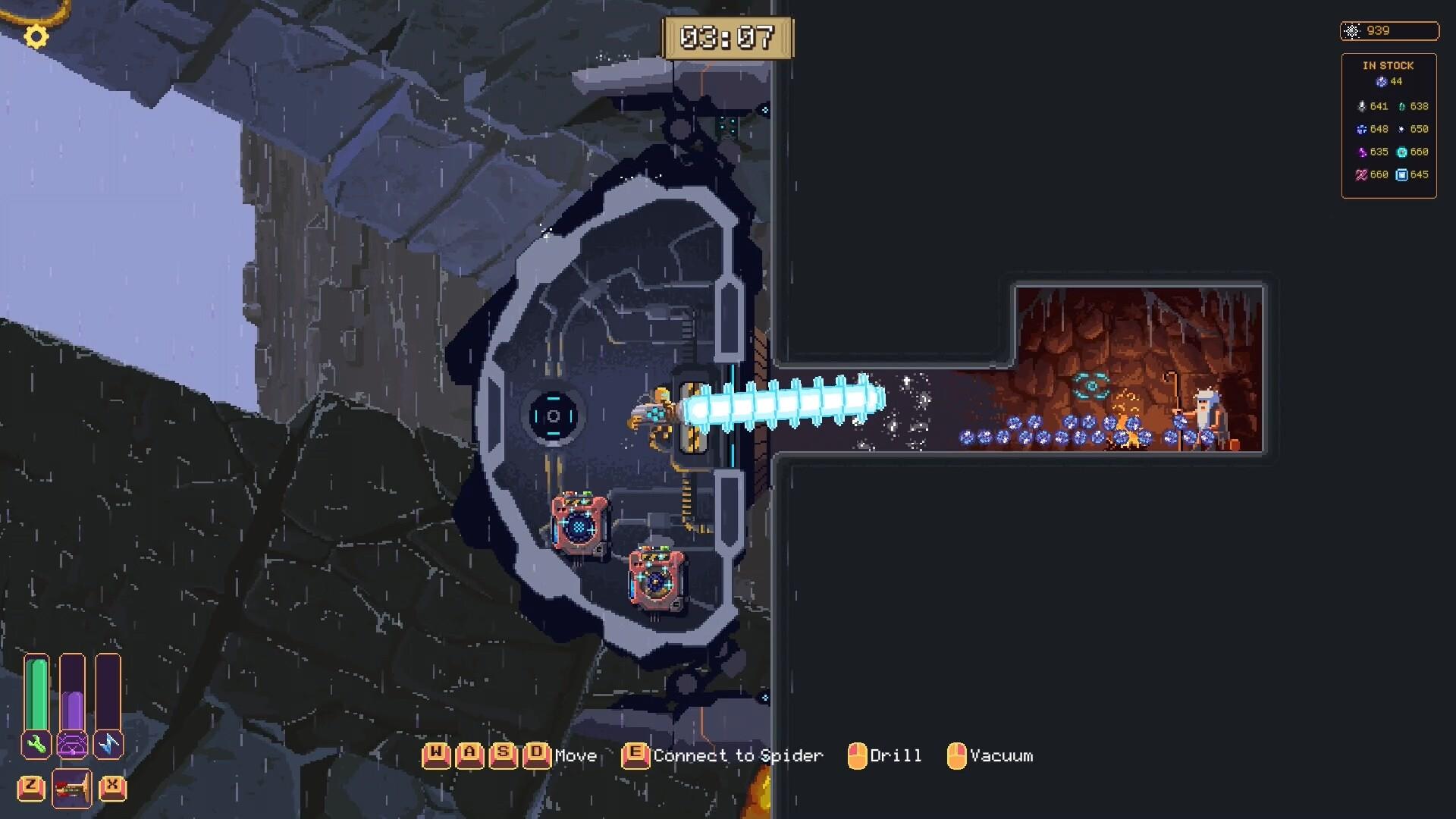Click the right mouse Vacuum icon
Screen dimensions: 1456x819
point(959,755)
